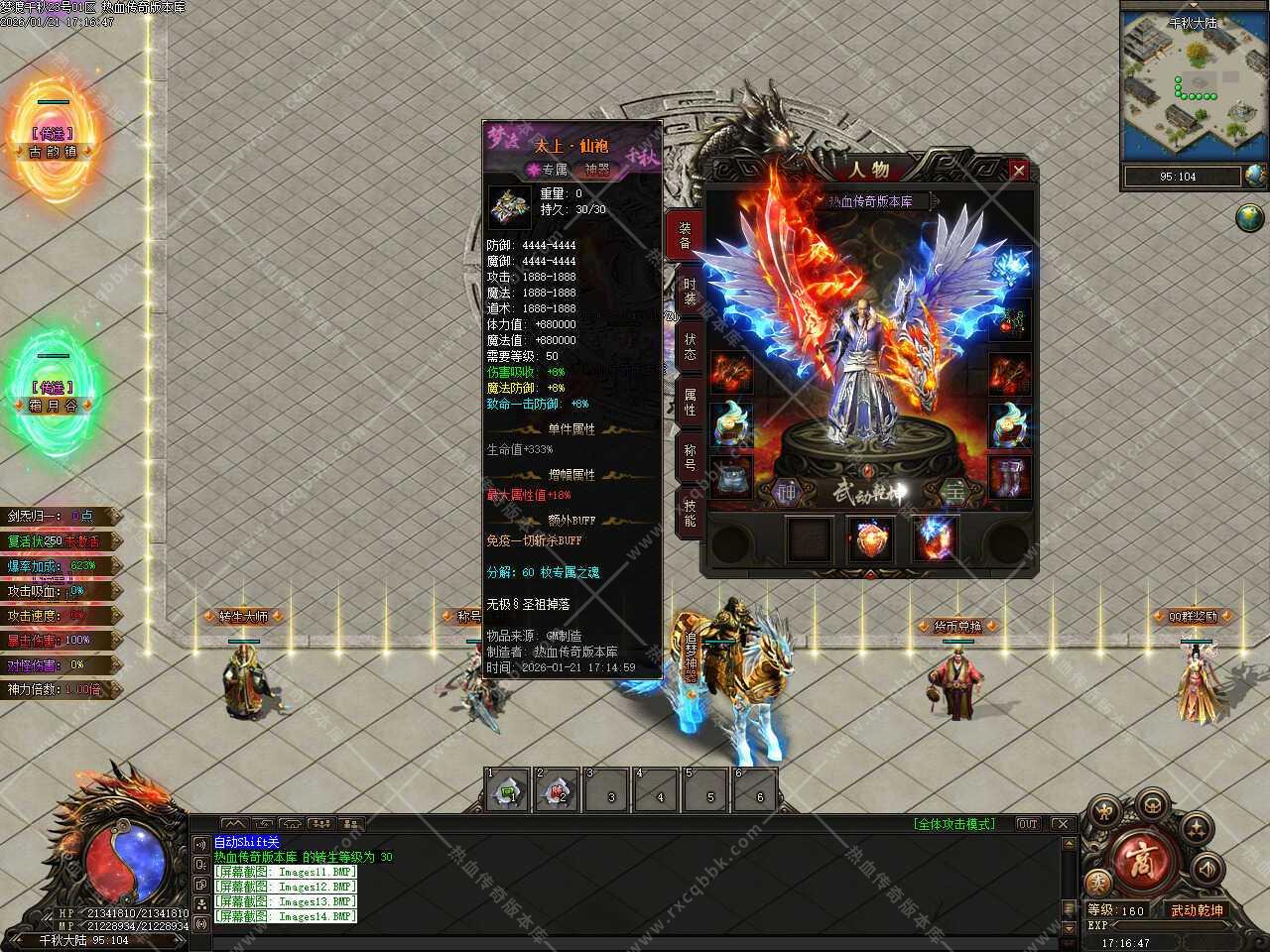This screenshot has height=952, width=1270.
Task: Switch to the 装备 equipment tab
Action: (x=685, y=236)
